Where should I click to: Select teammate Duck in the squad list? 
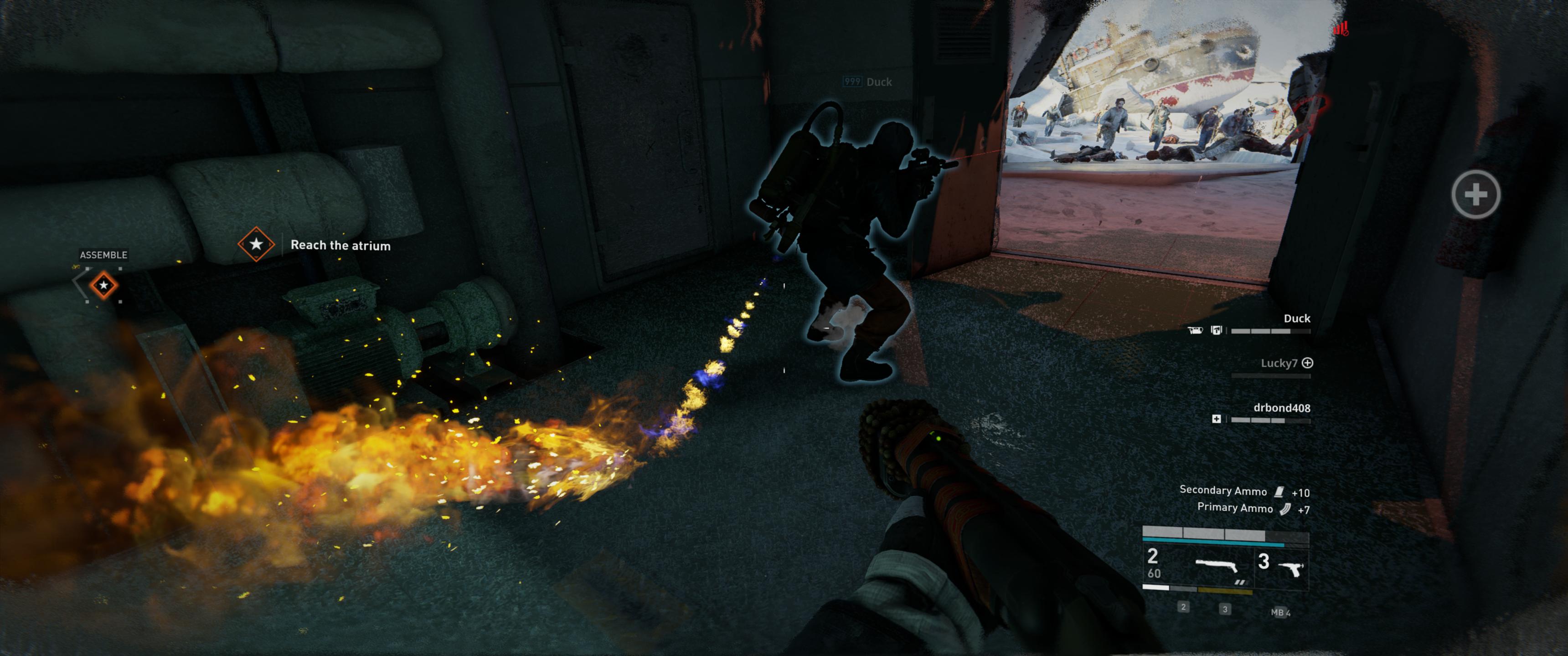click(1296, 318)
